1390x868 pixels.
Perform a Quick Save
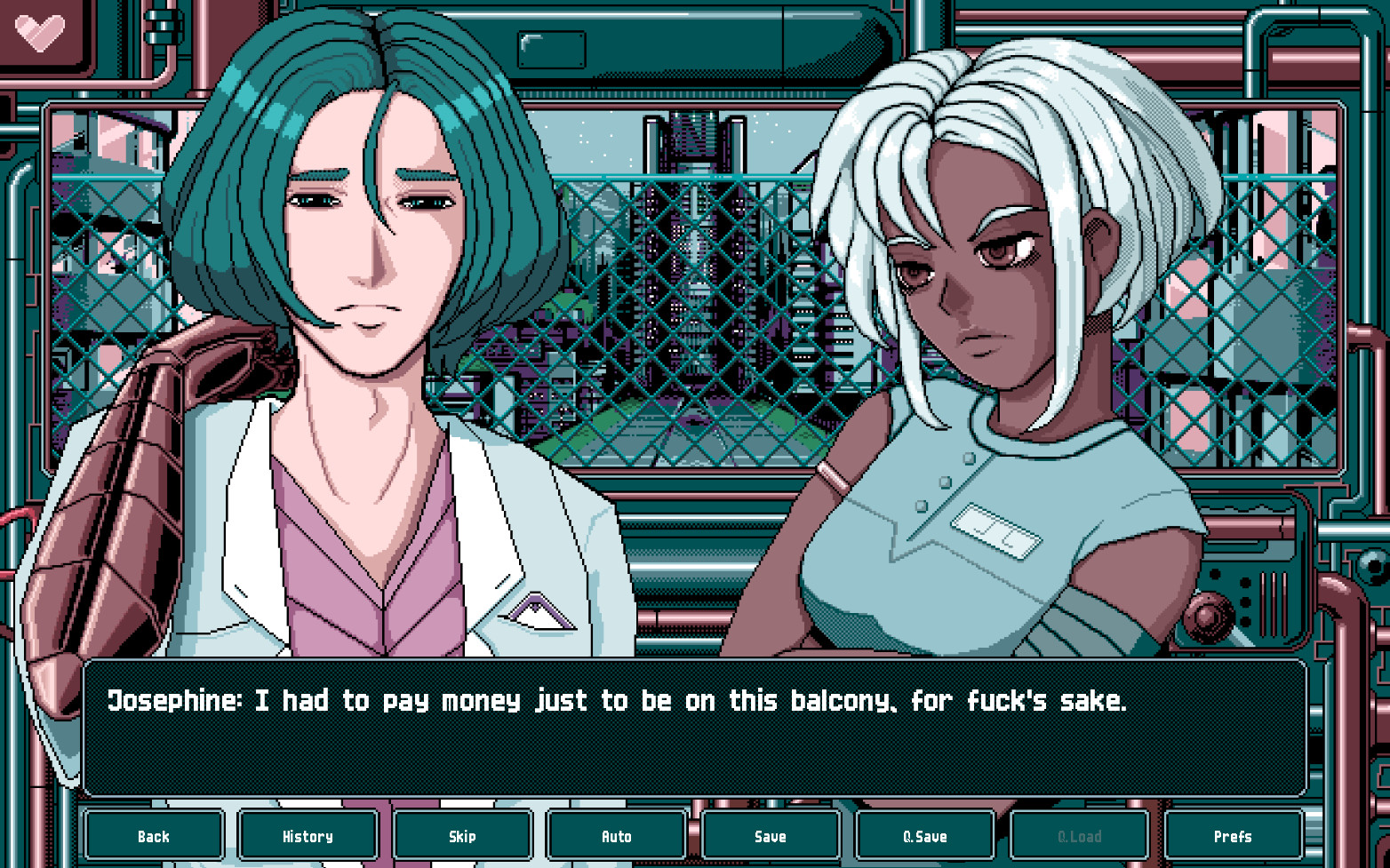click(925, 836)
